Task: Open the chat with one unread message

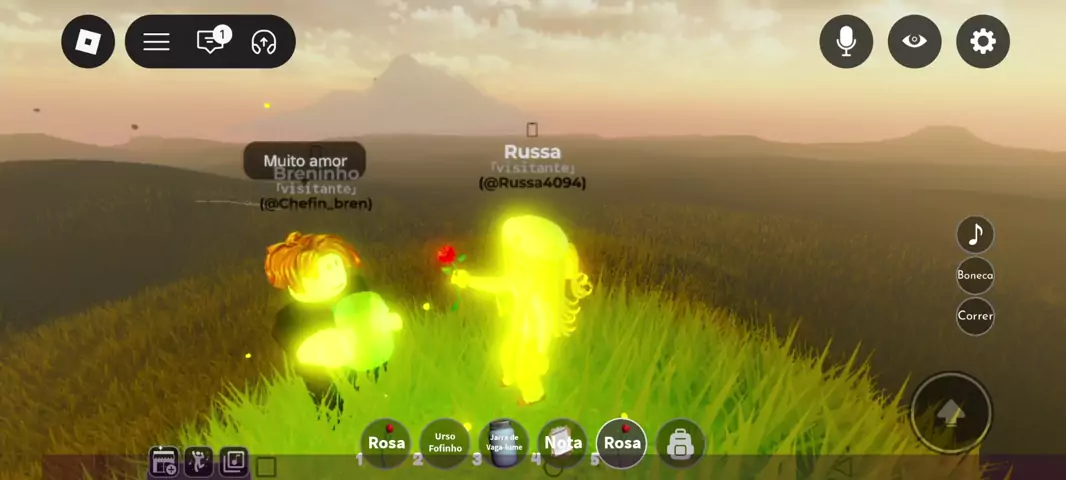Action: (x=211, y=42)
